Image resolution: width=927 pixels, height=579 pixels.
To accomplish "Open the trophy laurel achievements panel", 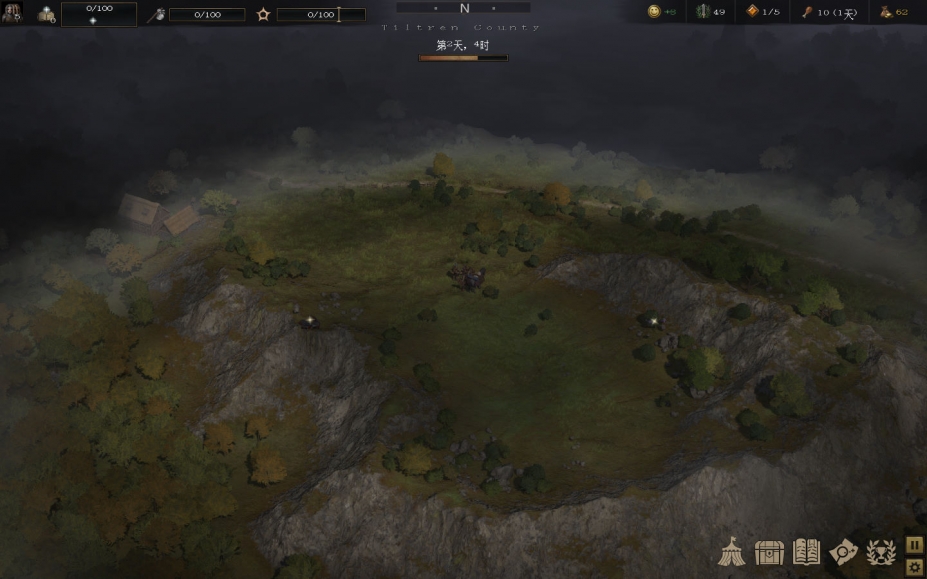I will (880, 552).
